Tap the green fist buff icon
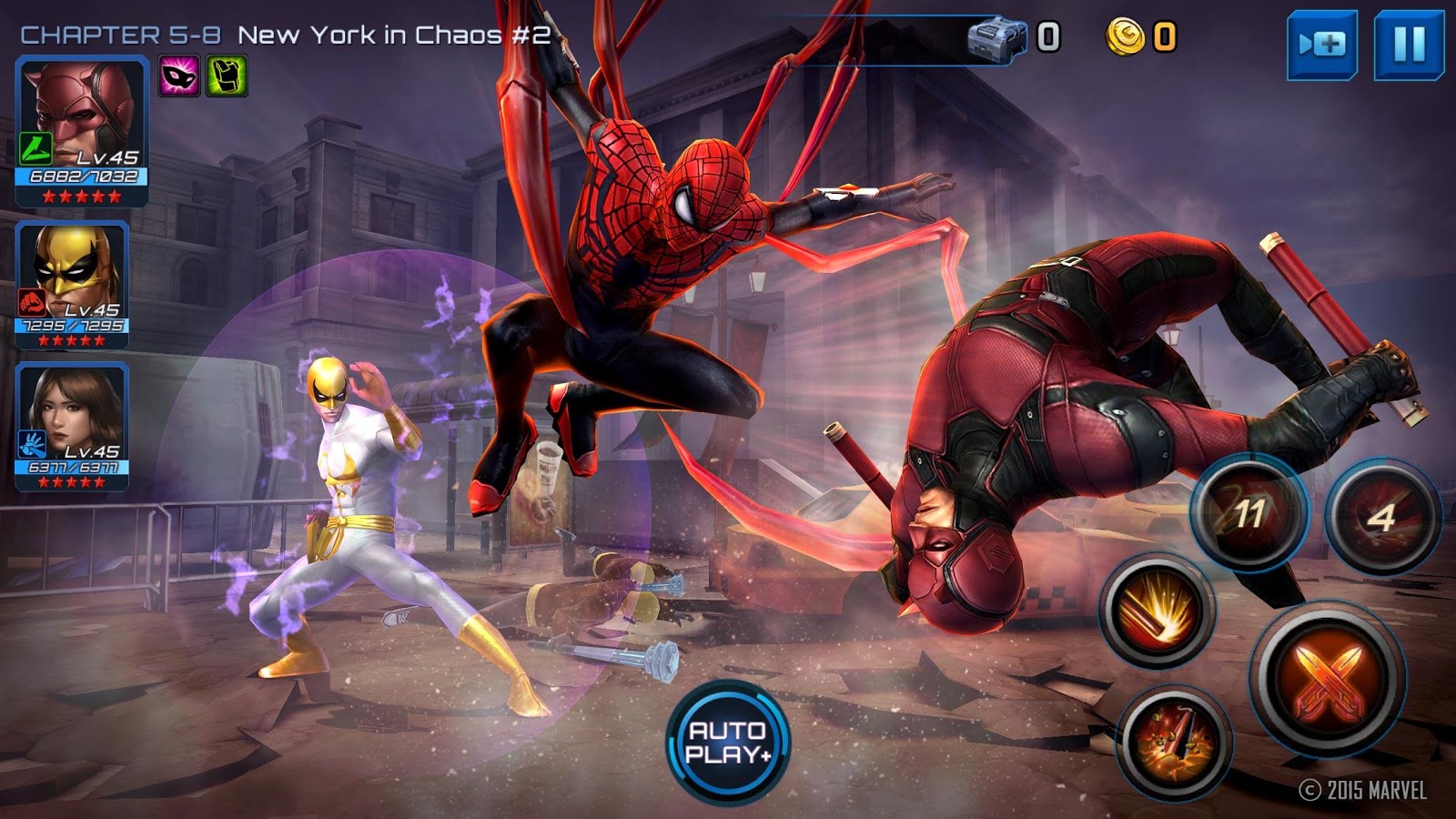 [x=227, y=76]
